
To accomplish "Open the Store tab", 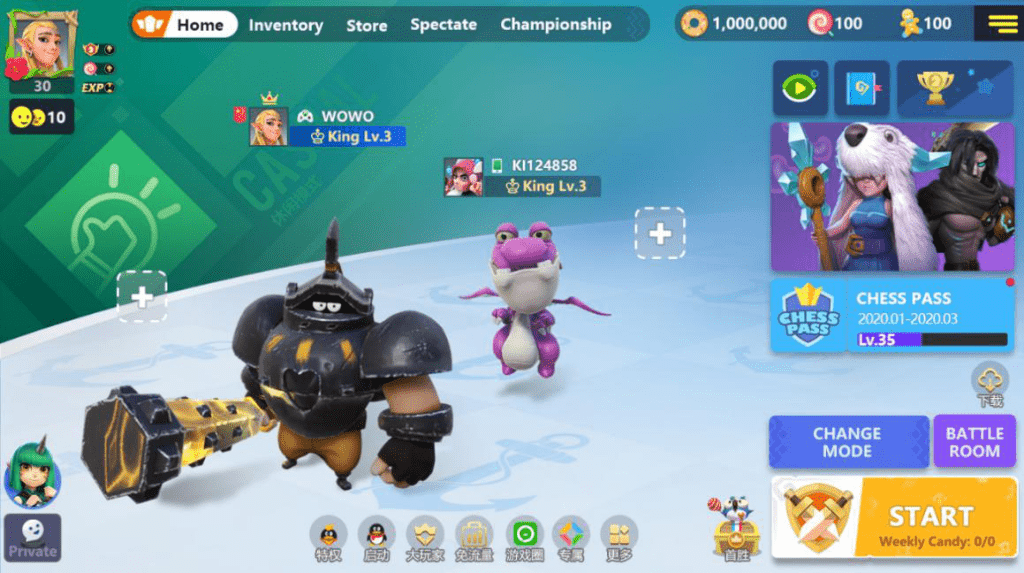I will 366,25.
